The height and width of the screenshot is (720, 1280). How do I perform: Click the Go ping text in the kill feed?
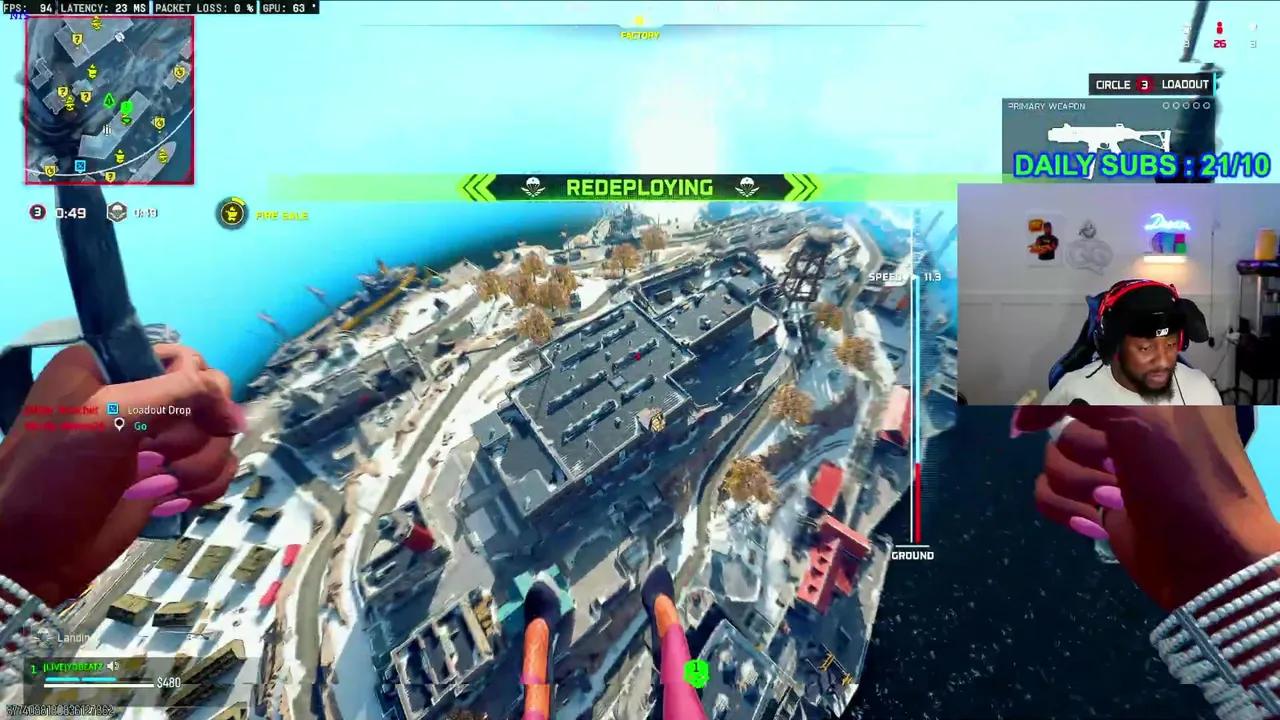[141, 425]
